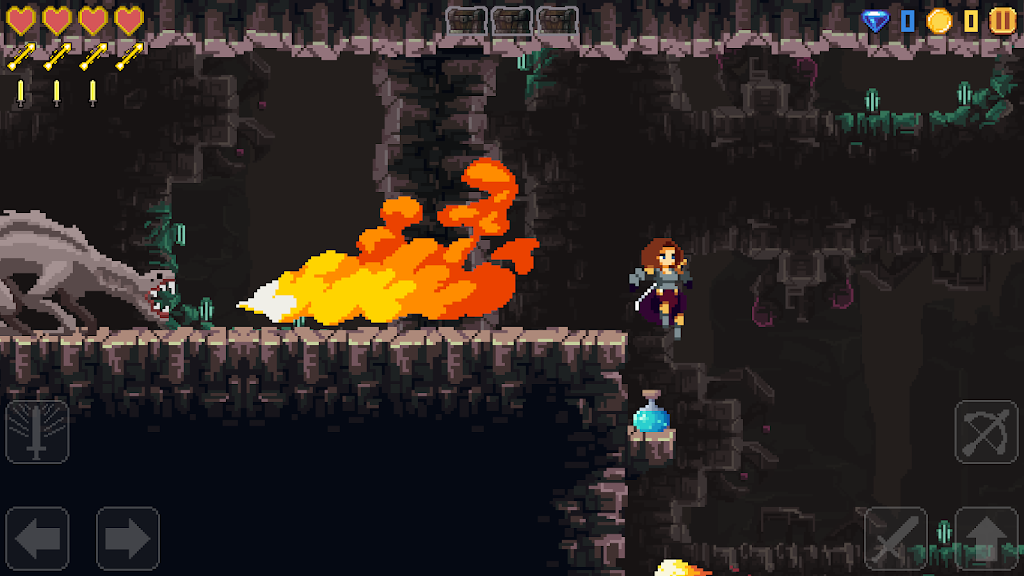
Task: Tap the move right arrow
Action: 128,539
